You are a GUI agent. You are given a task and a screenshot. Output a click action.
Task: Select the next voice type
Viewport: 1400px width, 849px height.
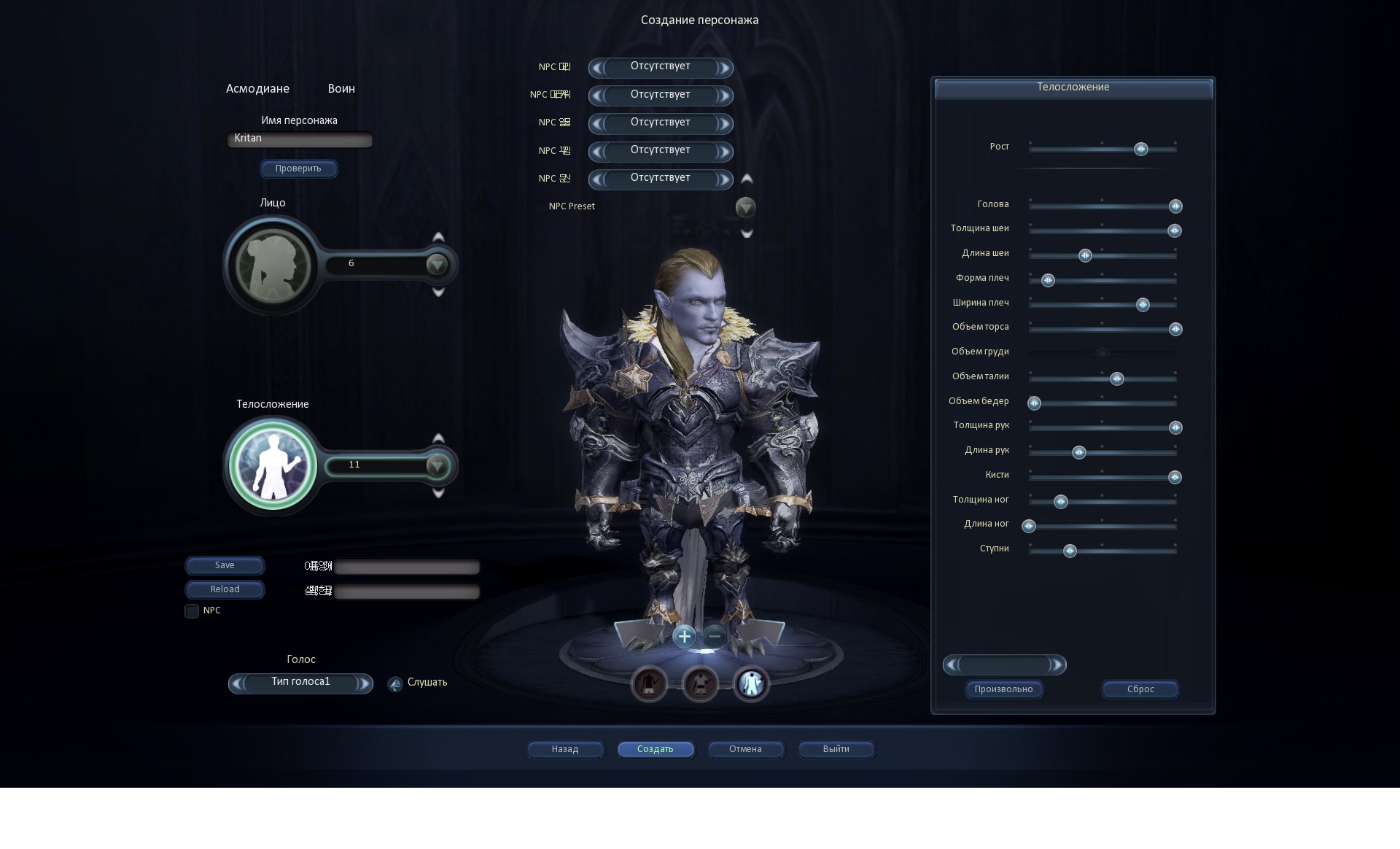pyautogui.click(x=362, y=683)
